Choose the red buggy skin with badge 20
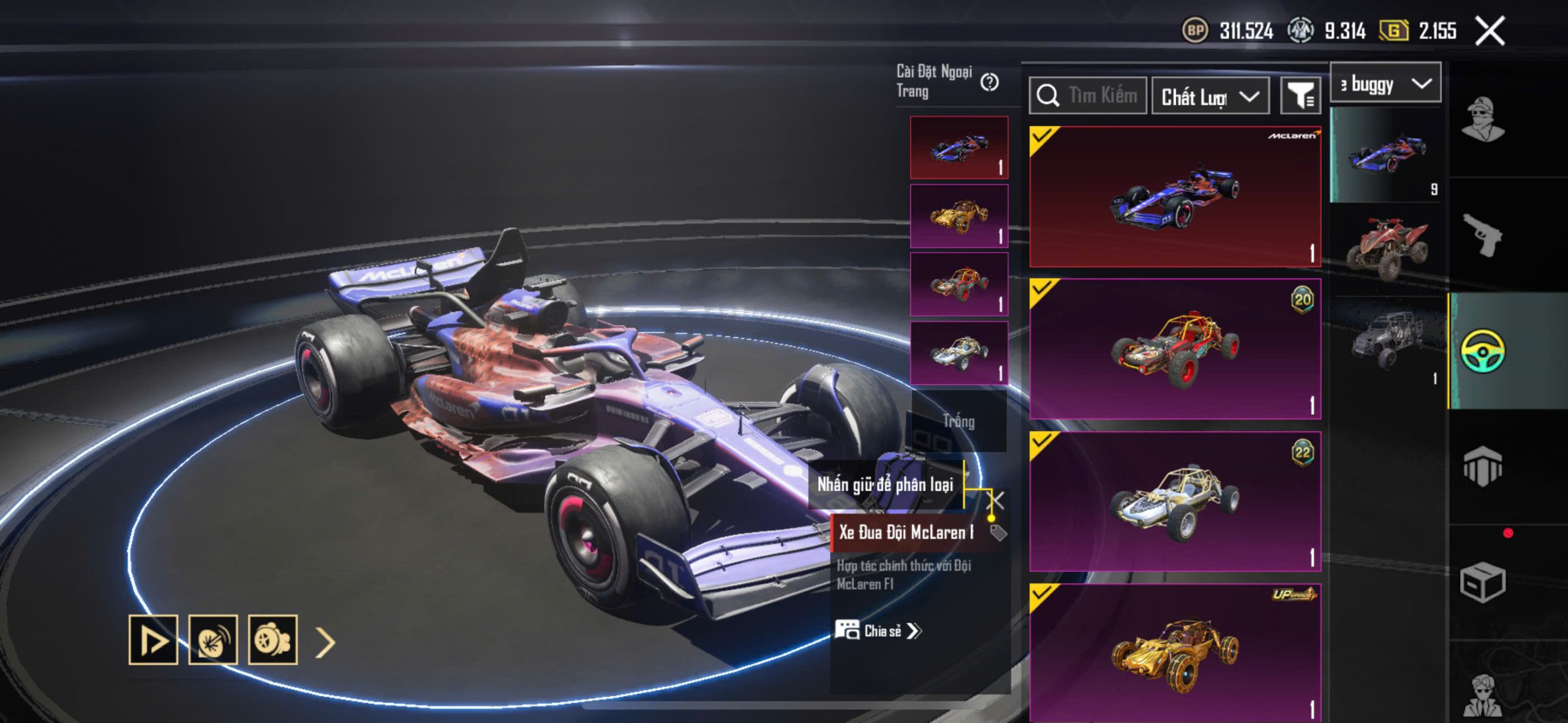Image resolution: width=1568 pixels, height=723 pixels. pos(1175,349)
